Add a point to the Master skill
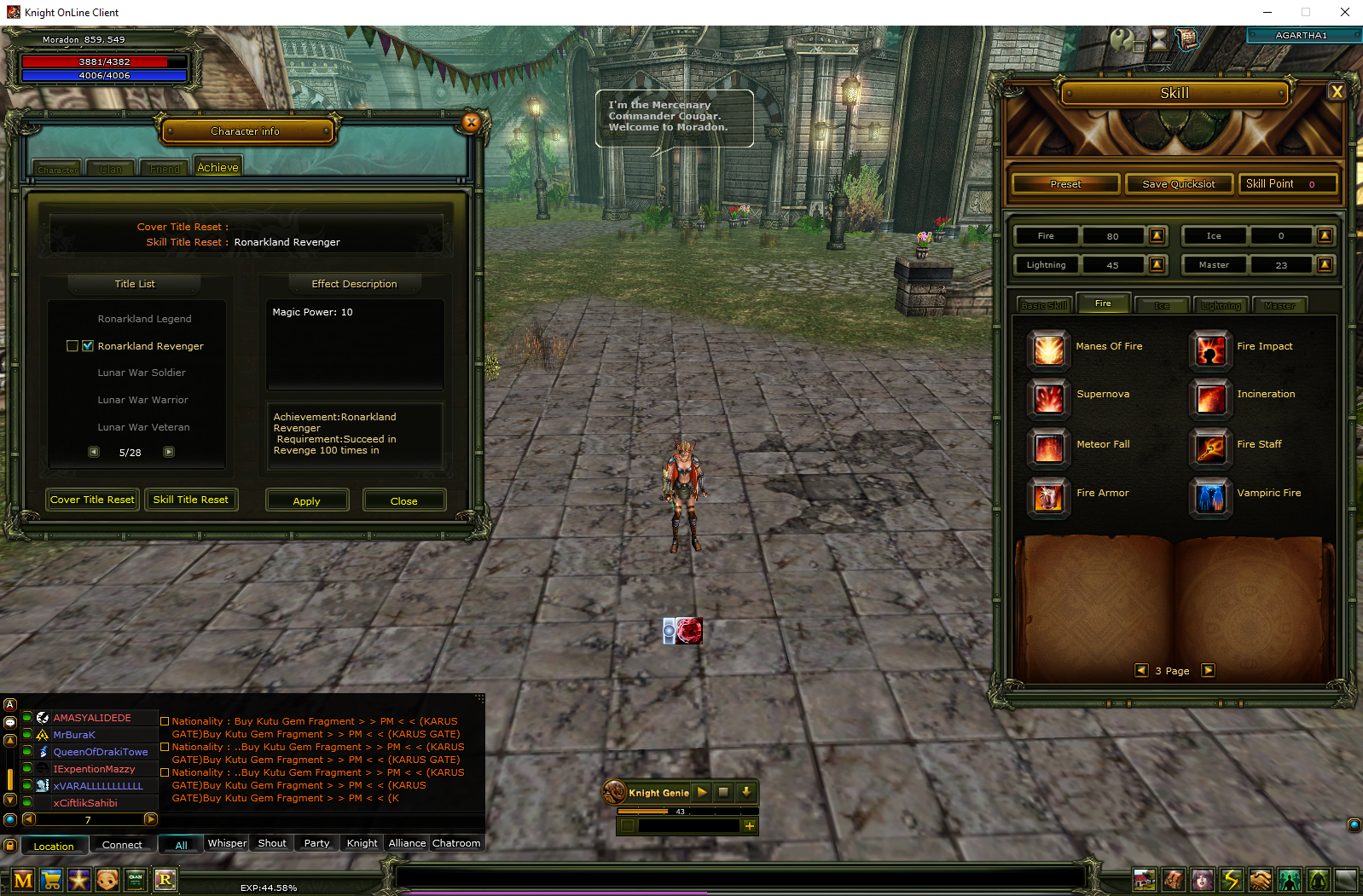This screenshot has width=1363, height=896. [1325, 265]
